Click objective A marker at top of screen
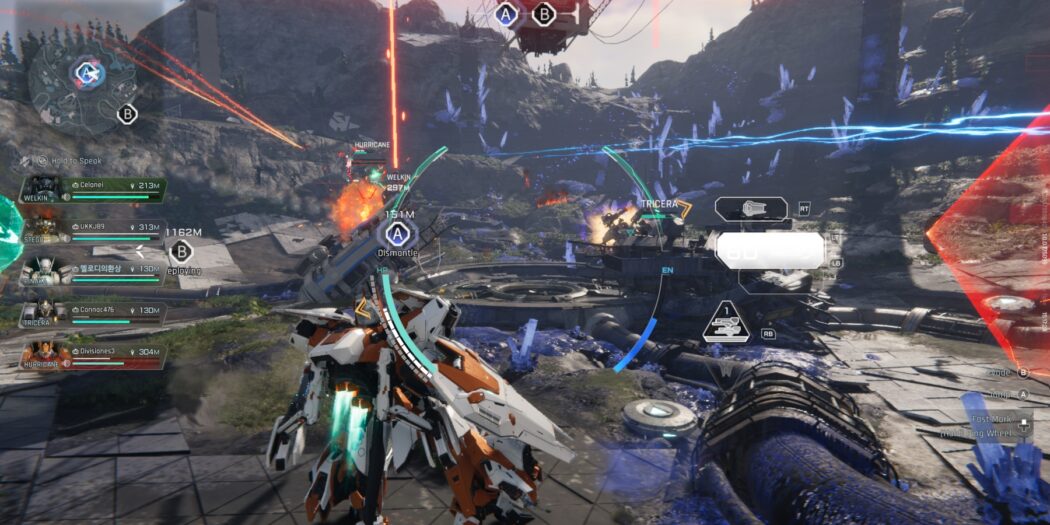This screenshot has width=1050, height=525. click(507, 14)
